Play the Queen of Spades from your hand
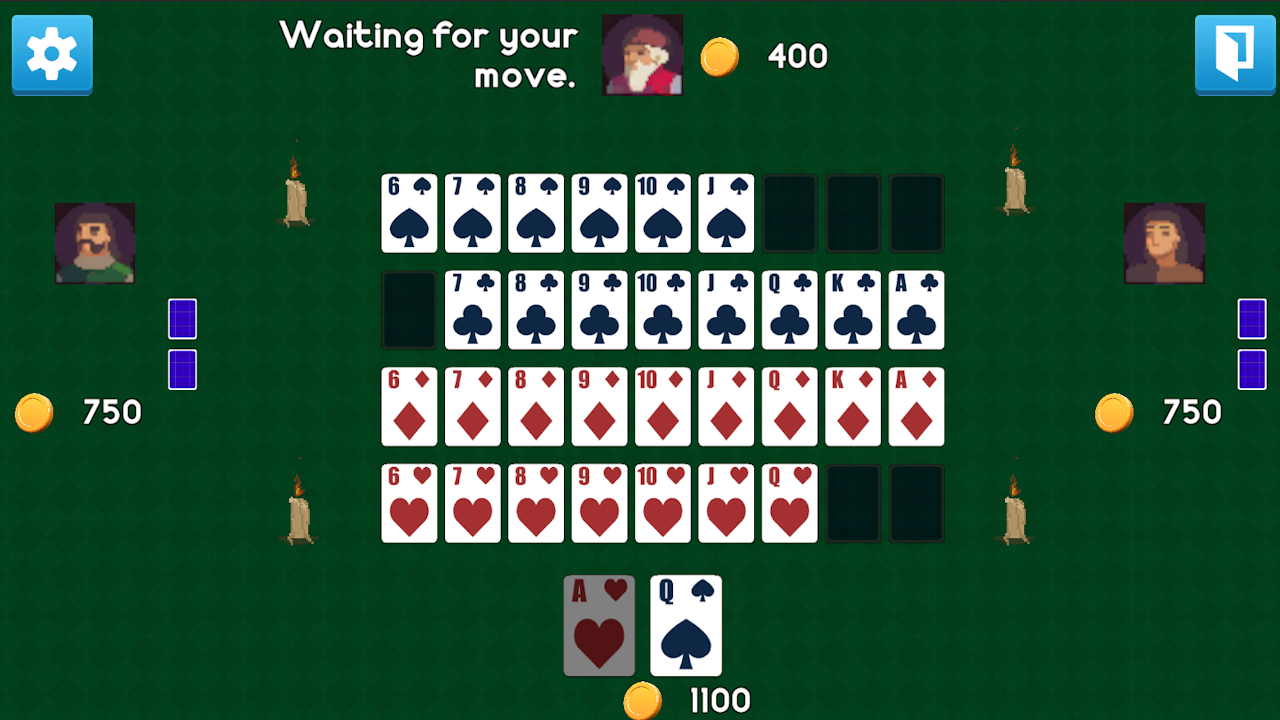This screenshot has height=720, width=1280. click(x=686, y=626)
